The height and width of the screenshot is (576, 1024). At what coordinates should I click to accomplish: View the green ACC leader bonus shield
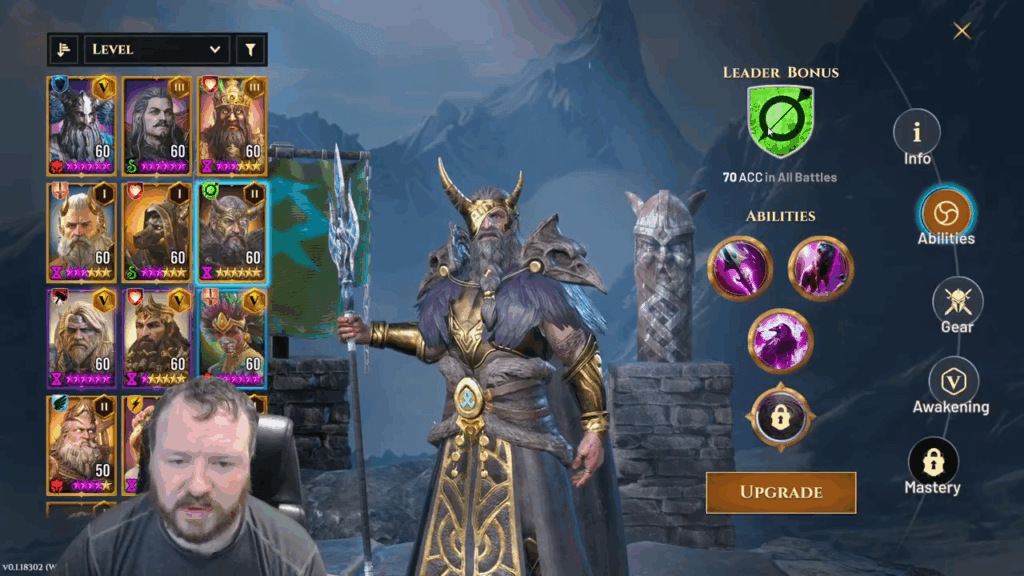[x=780, y=121]
